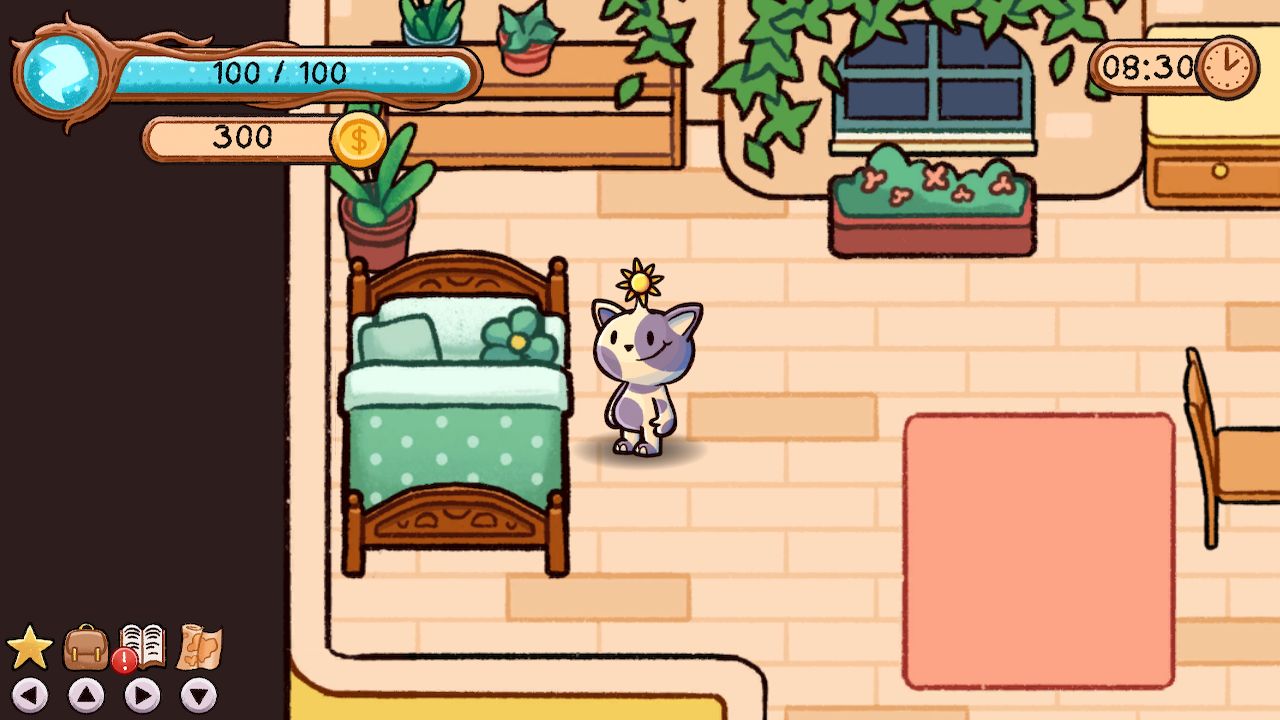1280x720 pixels.
Task: Click the coin icon next to 300
Action: coord(359,138)
